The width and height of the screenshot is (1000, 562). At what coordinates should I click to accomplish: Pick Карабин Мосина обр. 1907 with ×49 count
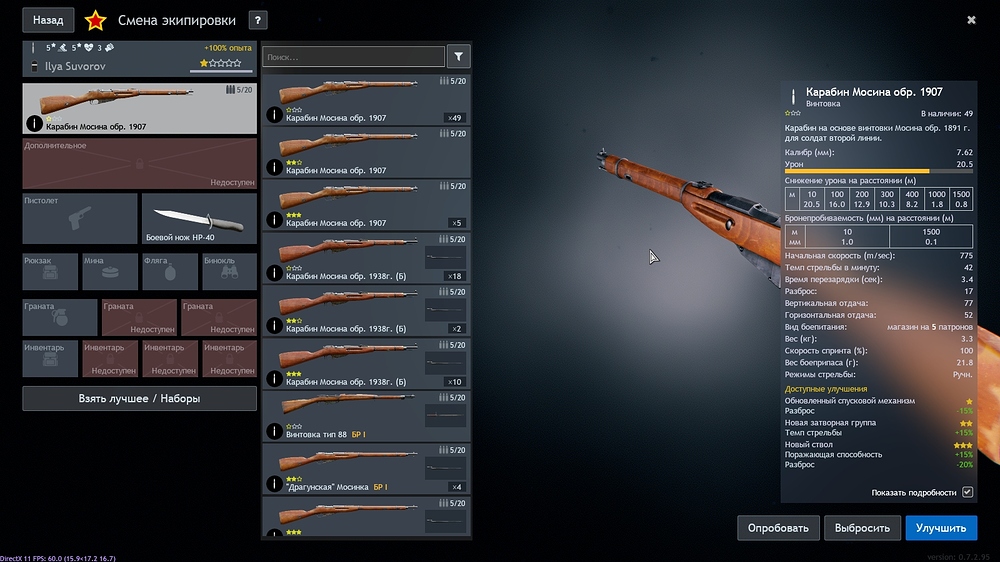coord(366,99)
